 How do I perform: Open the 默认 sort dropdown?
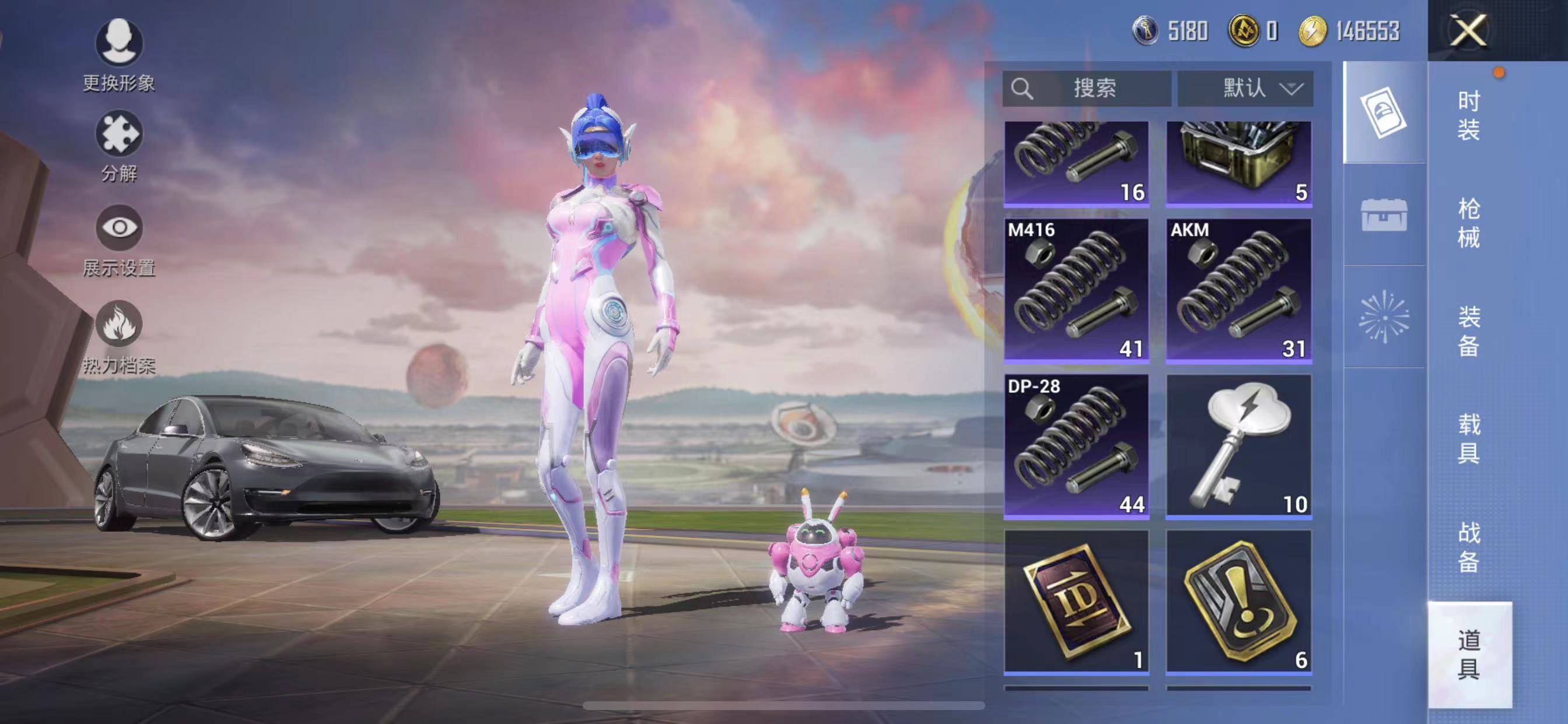[1245, 89]
